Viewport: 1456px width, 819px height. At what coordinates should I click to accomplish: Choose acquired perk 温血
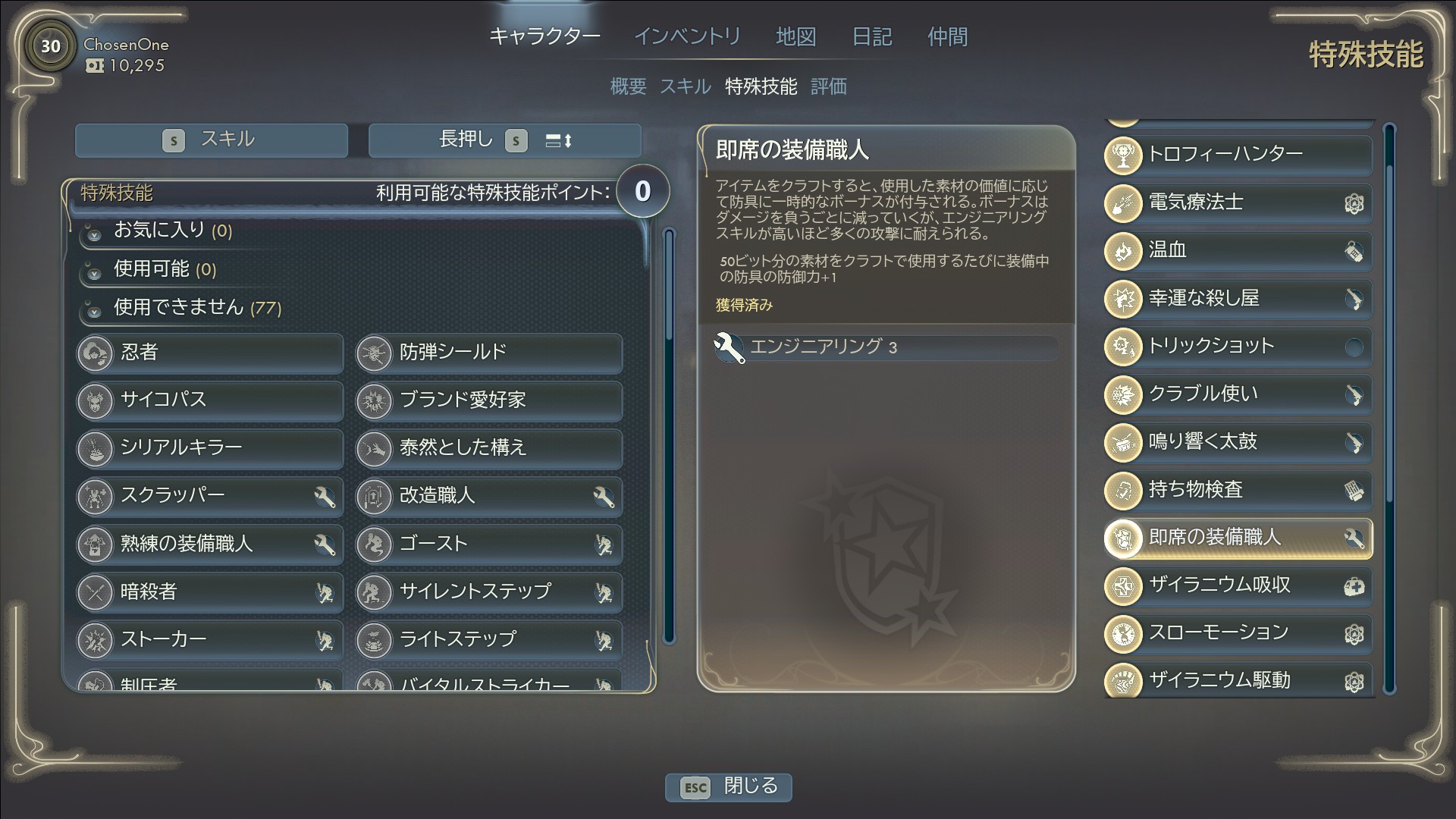pos(1238,250)
